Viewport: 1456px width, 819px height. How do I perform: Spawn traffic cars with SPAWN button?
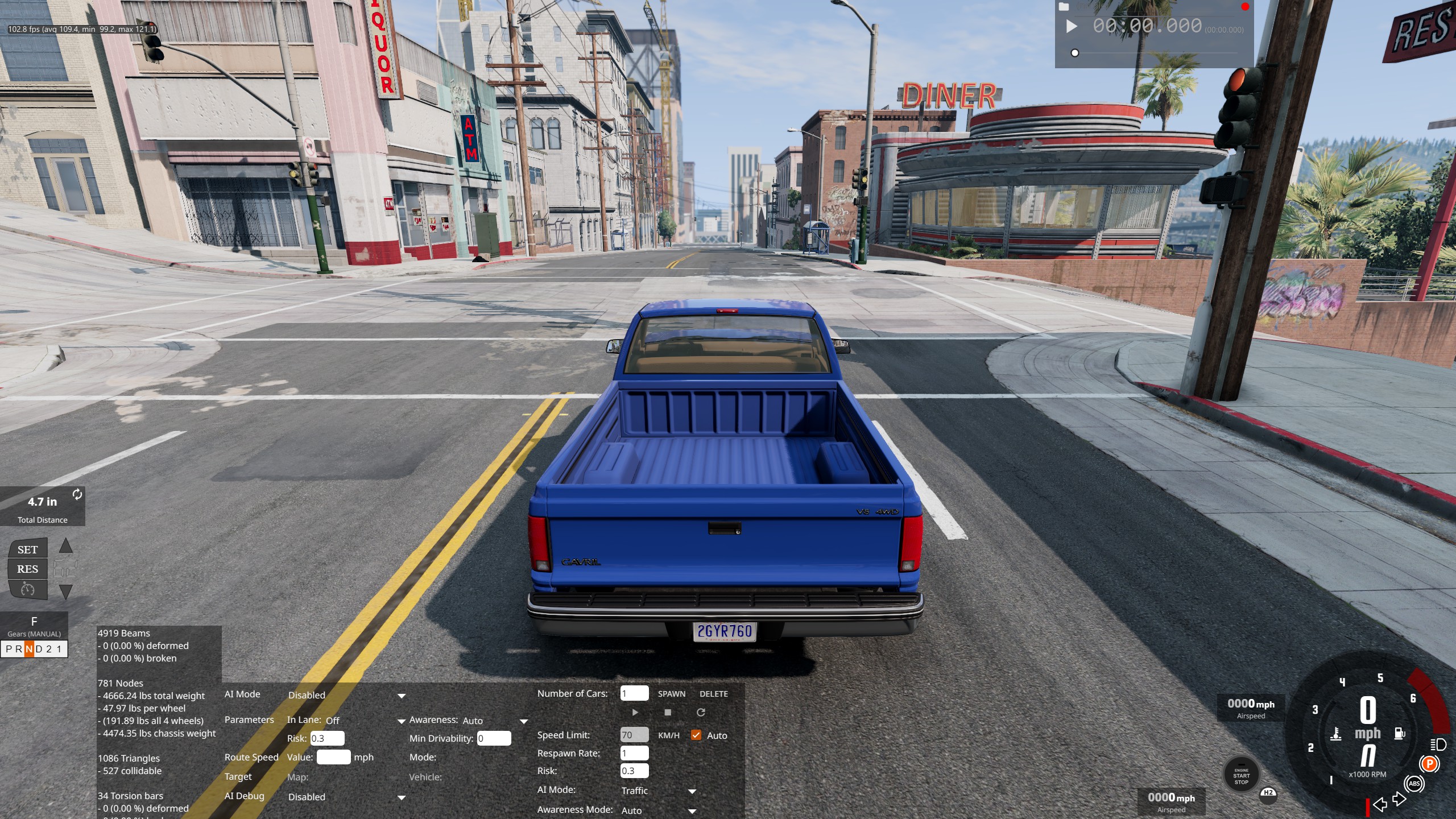click(671, 694)
